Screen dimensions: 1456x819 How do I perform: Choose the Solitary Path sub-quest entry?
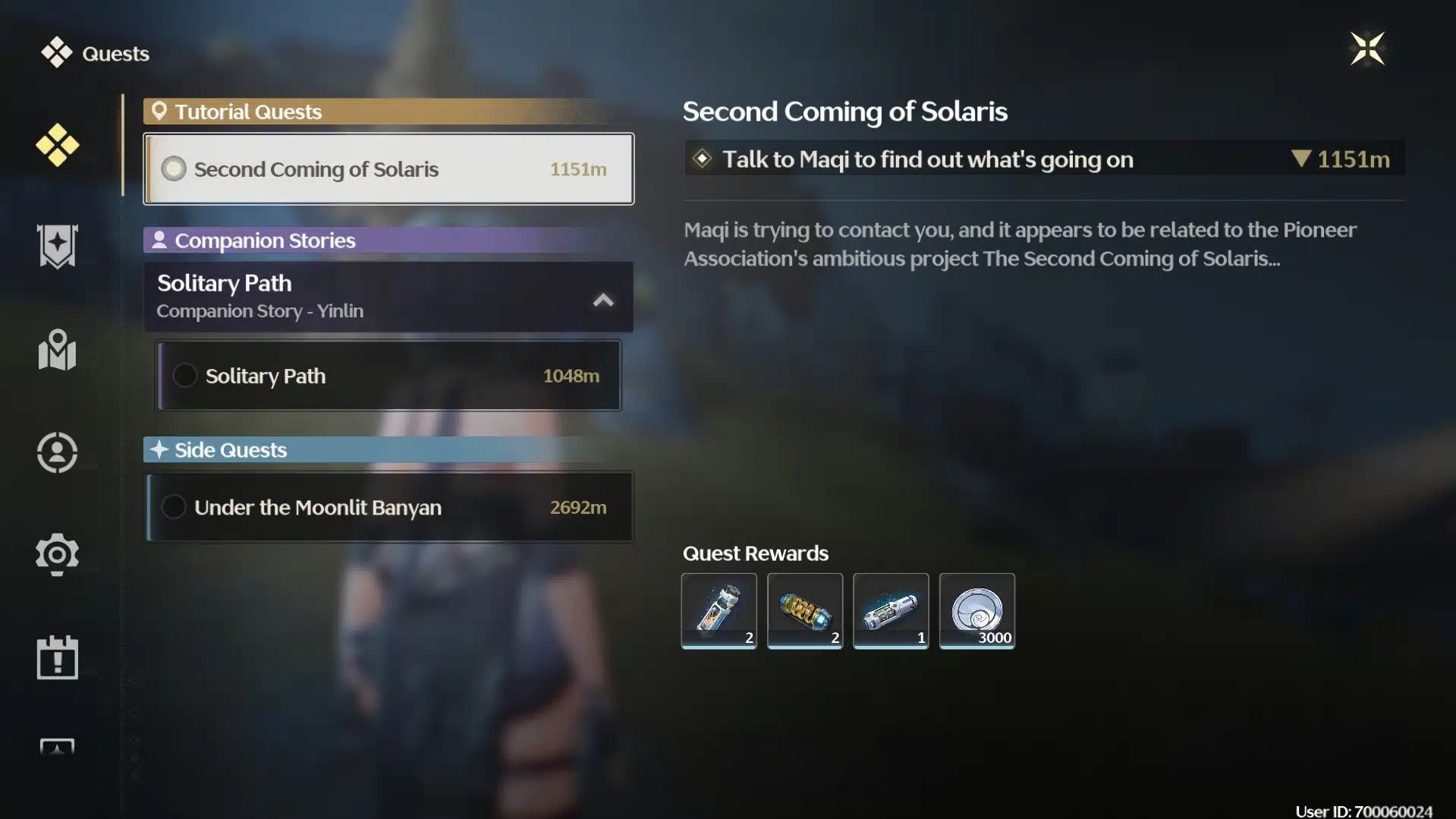[x=388, y=376]
